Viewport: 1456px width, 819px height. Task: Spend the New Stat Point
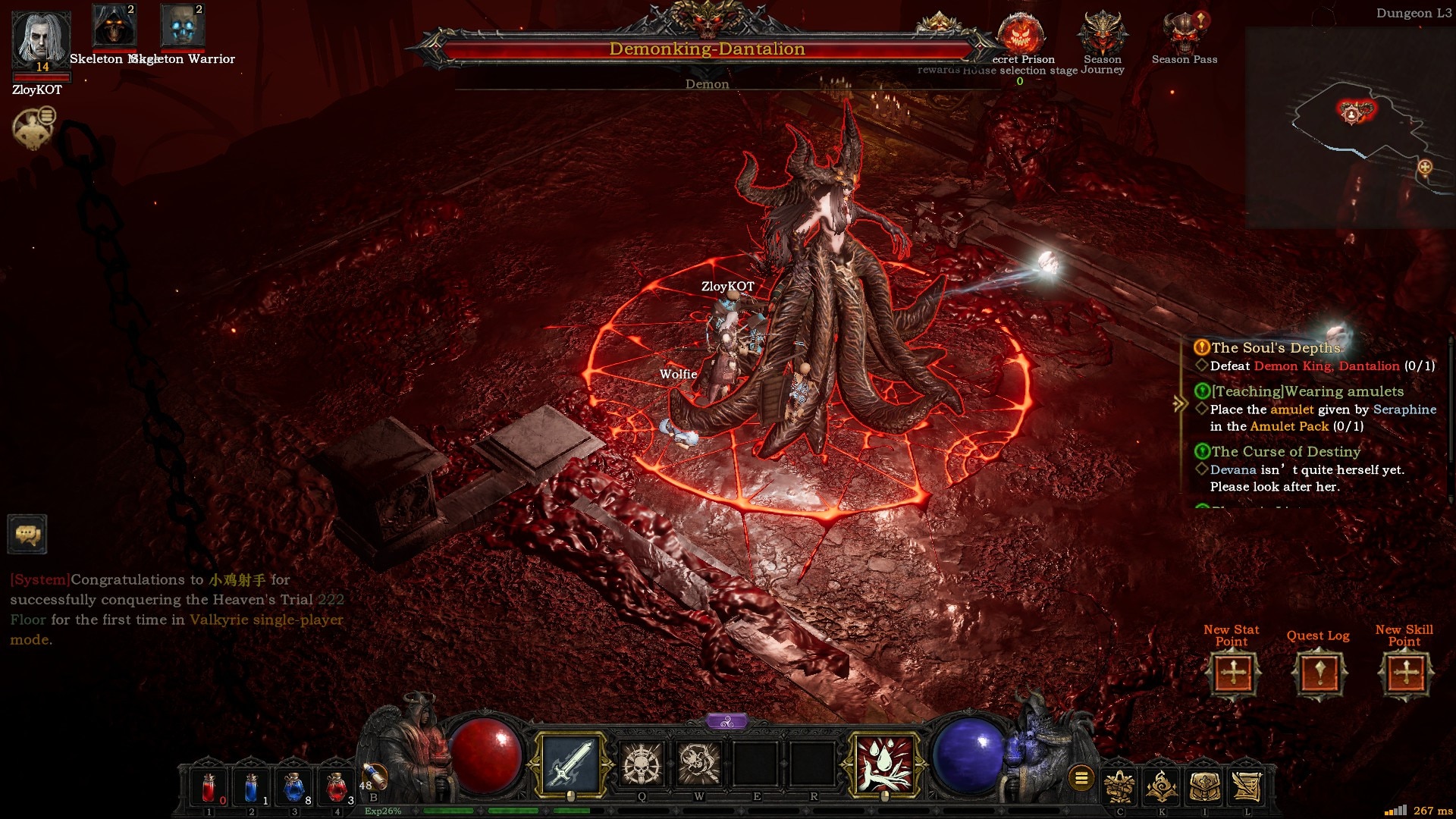pos(1233,673)
